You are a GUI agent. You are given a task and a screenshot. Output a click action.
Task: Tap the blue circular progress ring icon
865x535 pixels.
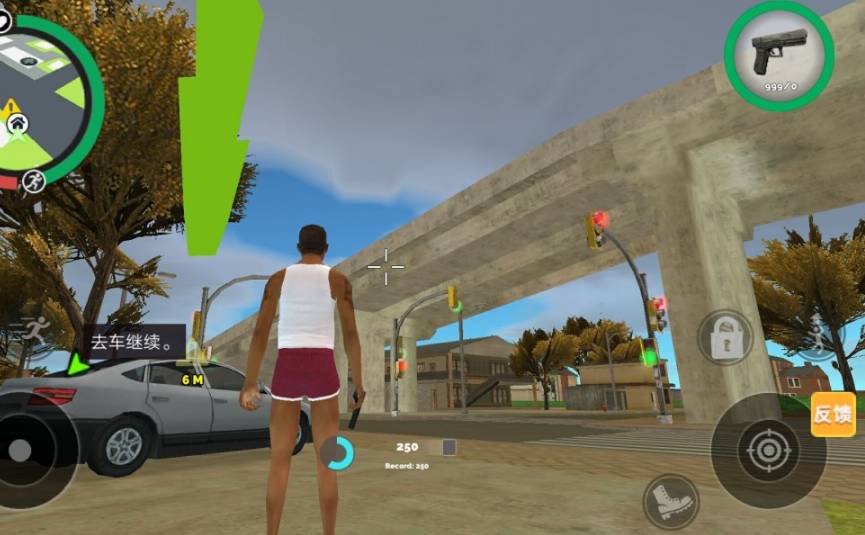click(x=338, y=453)
